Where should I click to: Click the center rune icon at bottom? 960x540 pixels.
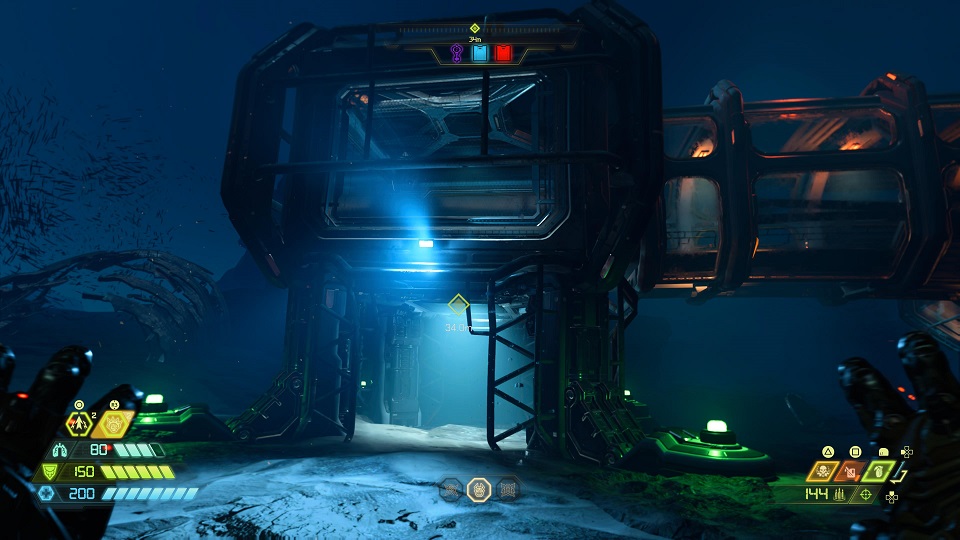479,489
